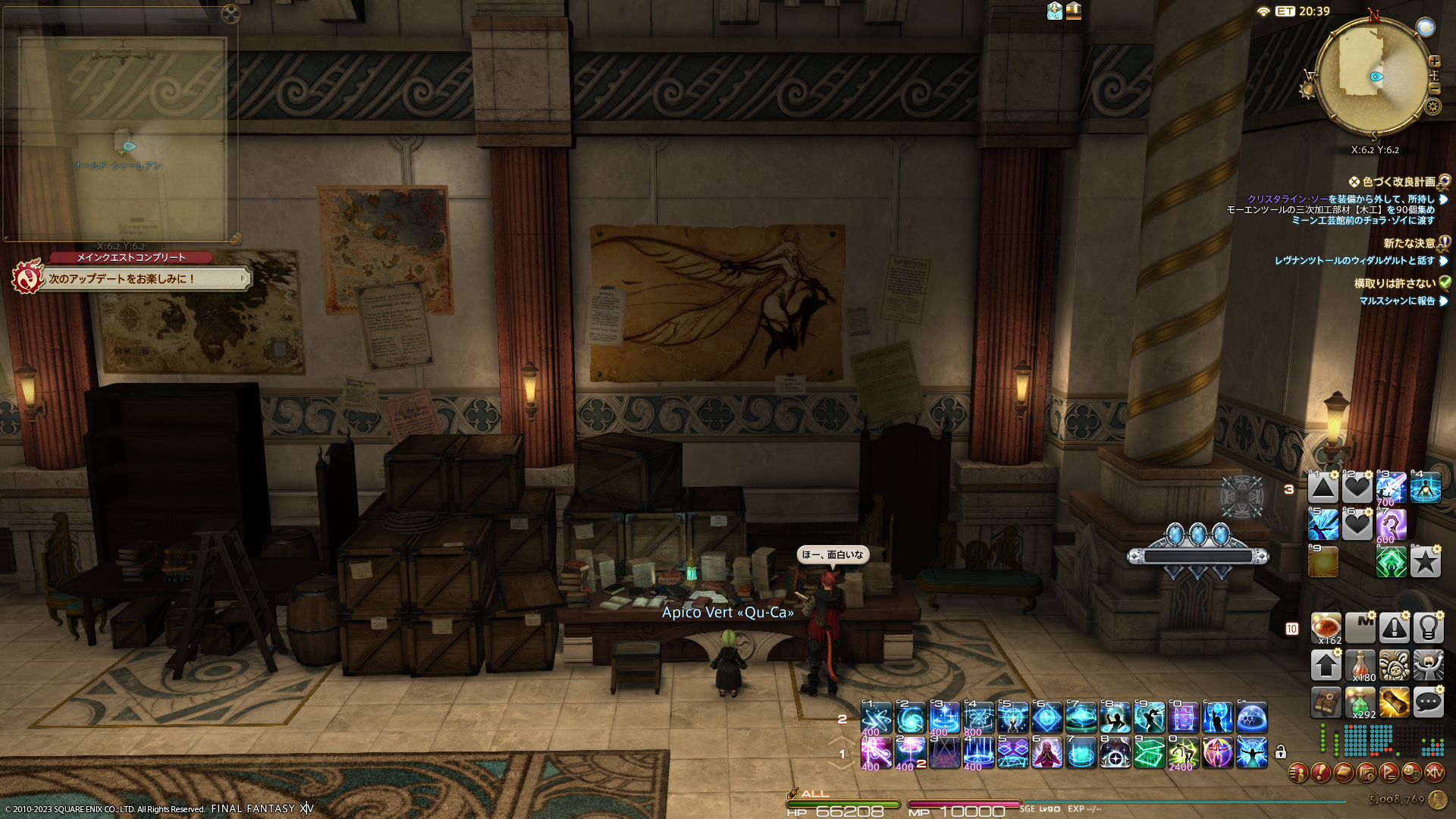Activate the purple staff ability costing 600
Screen dimensions: 1456x819
[1391, 525]
